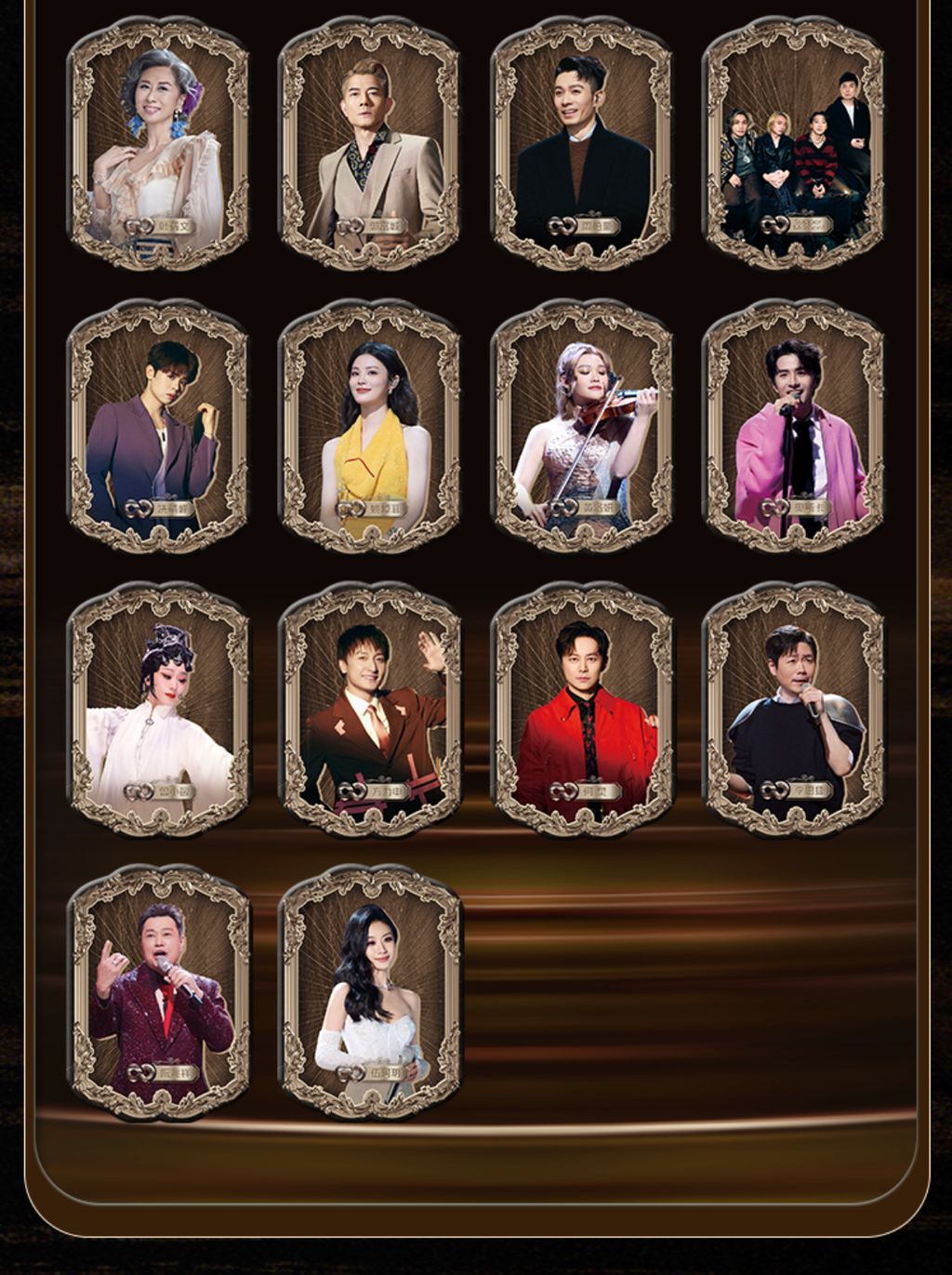Select the card with the woman in a cream ruffled gown

click(158, 144)
